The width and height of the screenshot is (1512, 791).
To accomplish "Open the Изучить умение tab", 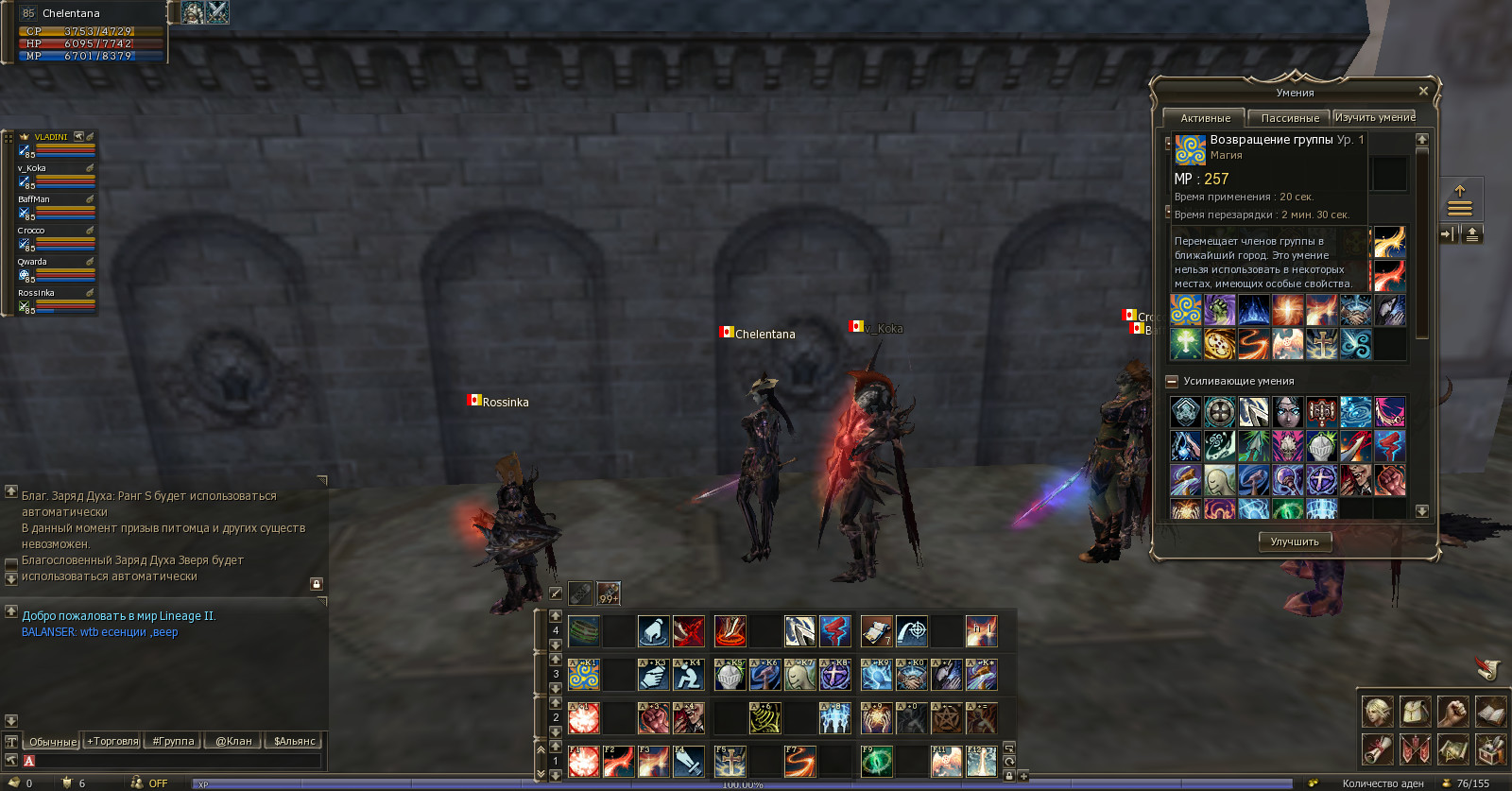I will 1374,117.
